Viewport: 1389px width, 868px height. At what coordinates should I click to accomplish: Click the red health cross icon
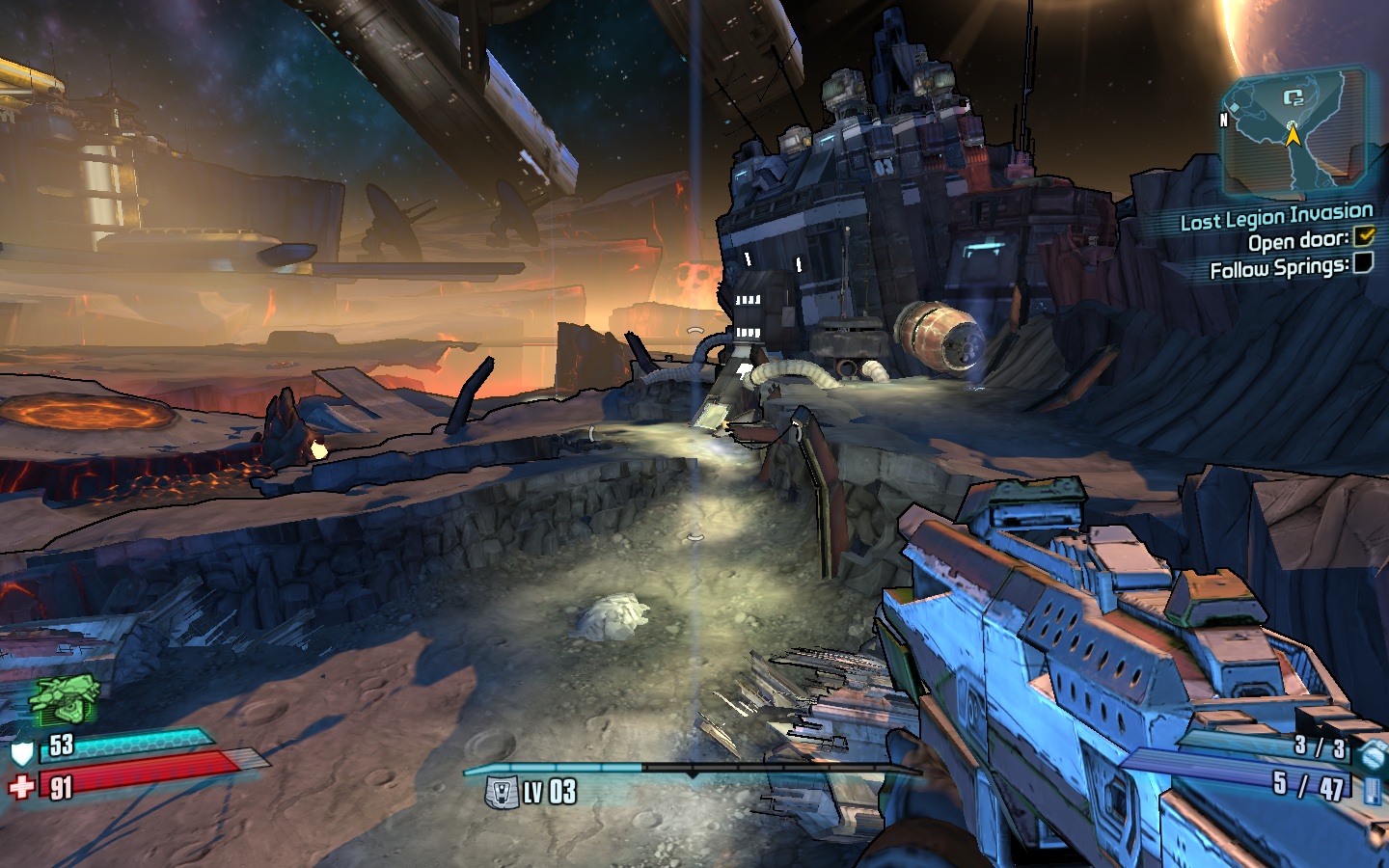coord(21,787)
